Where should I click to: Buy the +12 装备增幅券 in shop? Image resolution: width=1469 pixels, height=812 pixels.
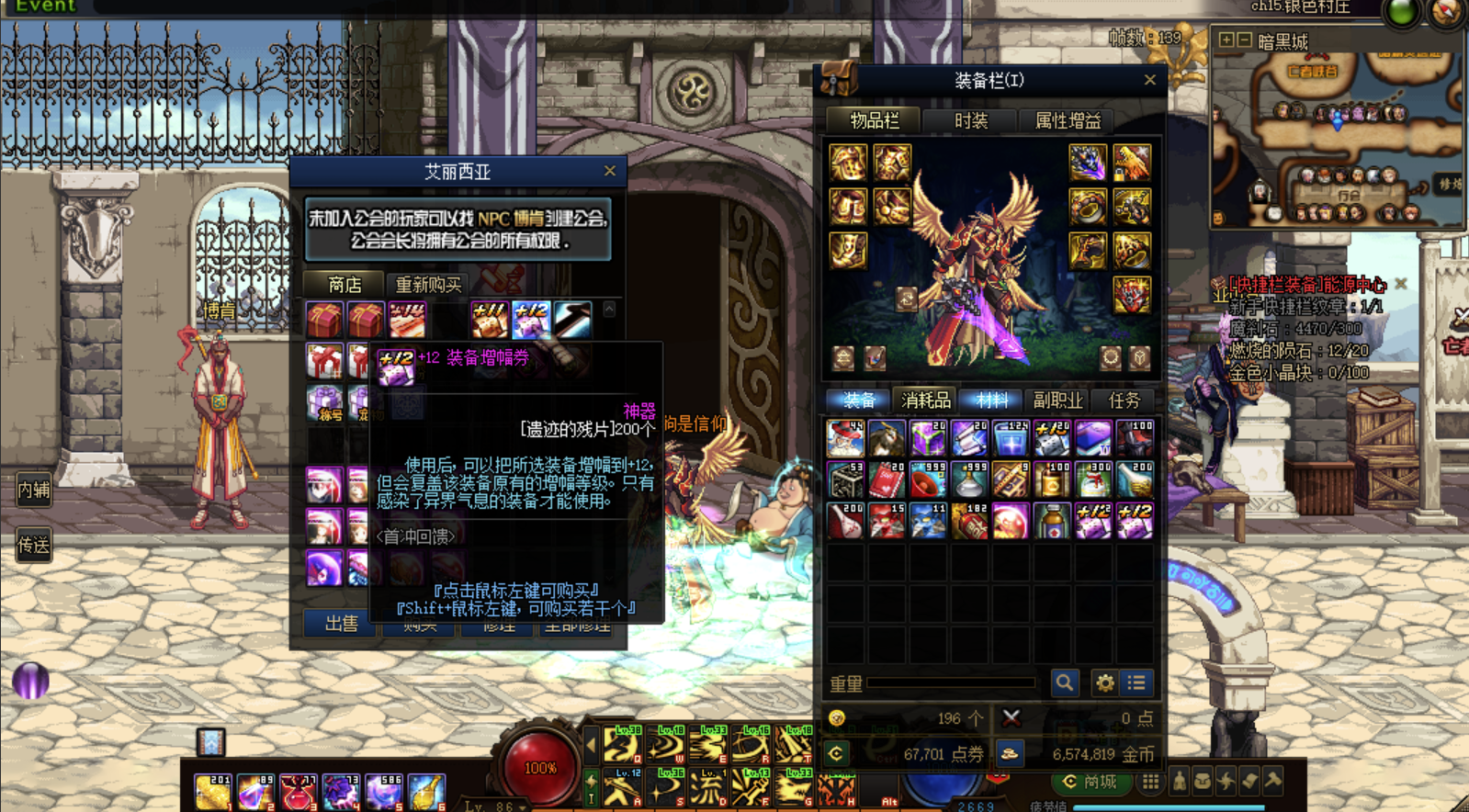pyautogui.click(x=530, y=320)
